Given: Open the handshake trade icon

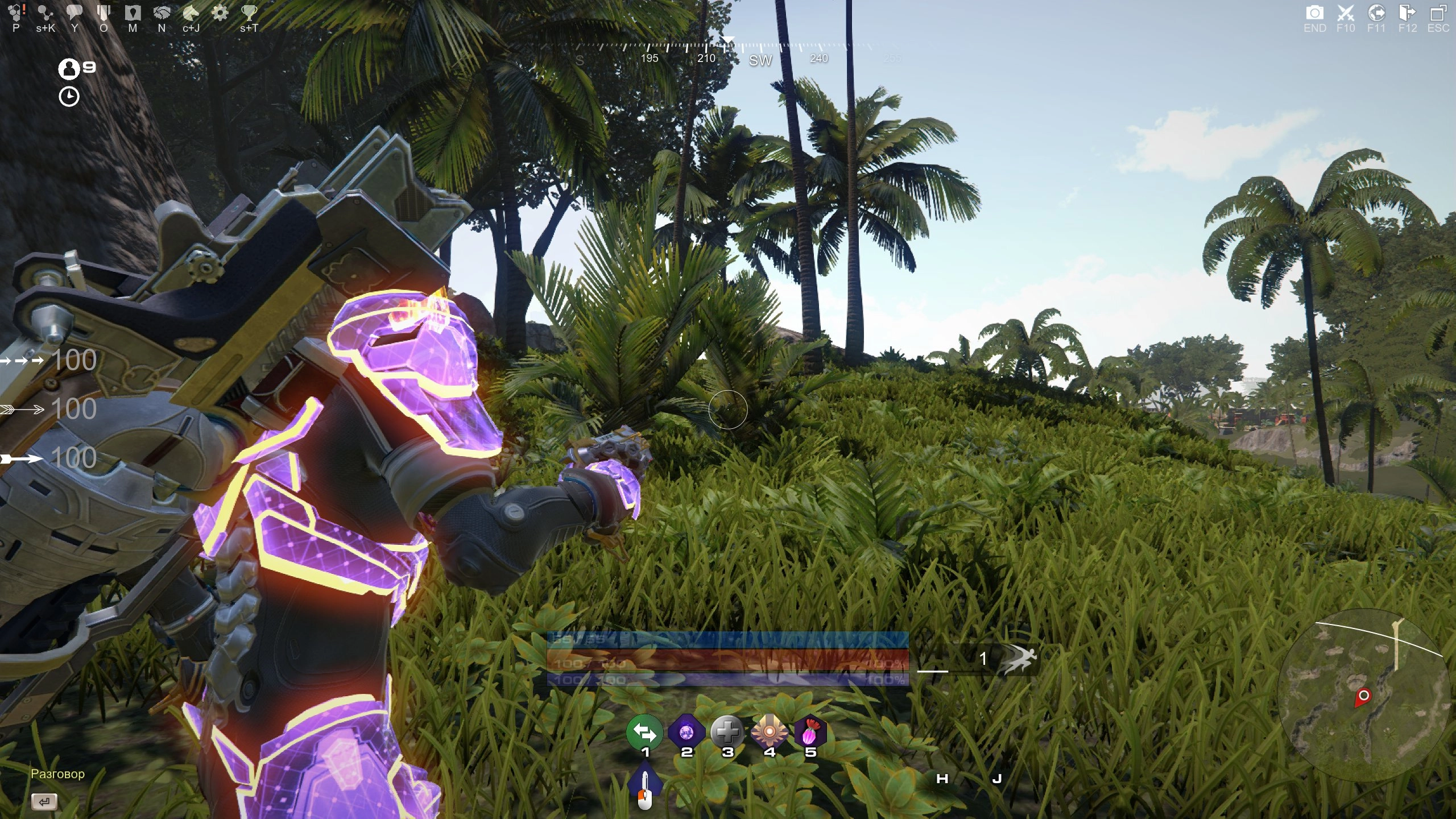Looking at the screenshot, I should point(162,13).
